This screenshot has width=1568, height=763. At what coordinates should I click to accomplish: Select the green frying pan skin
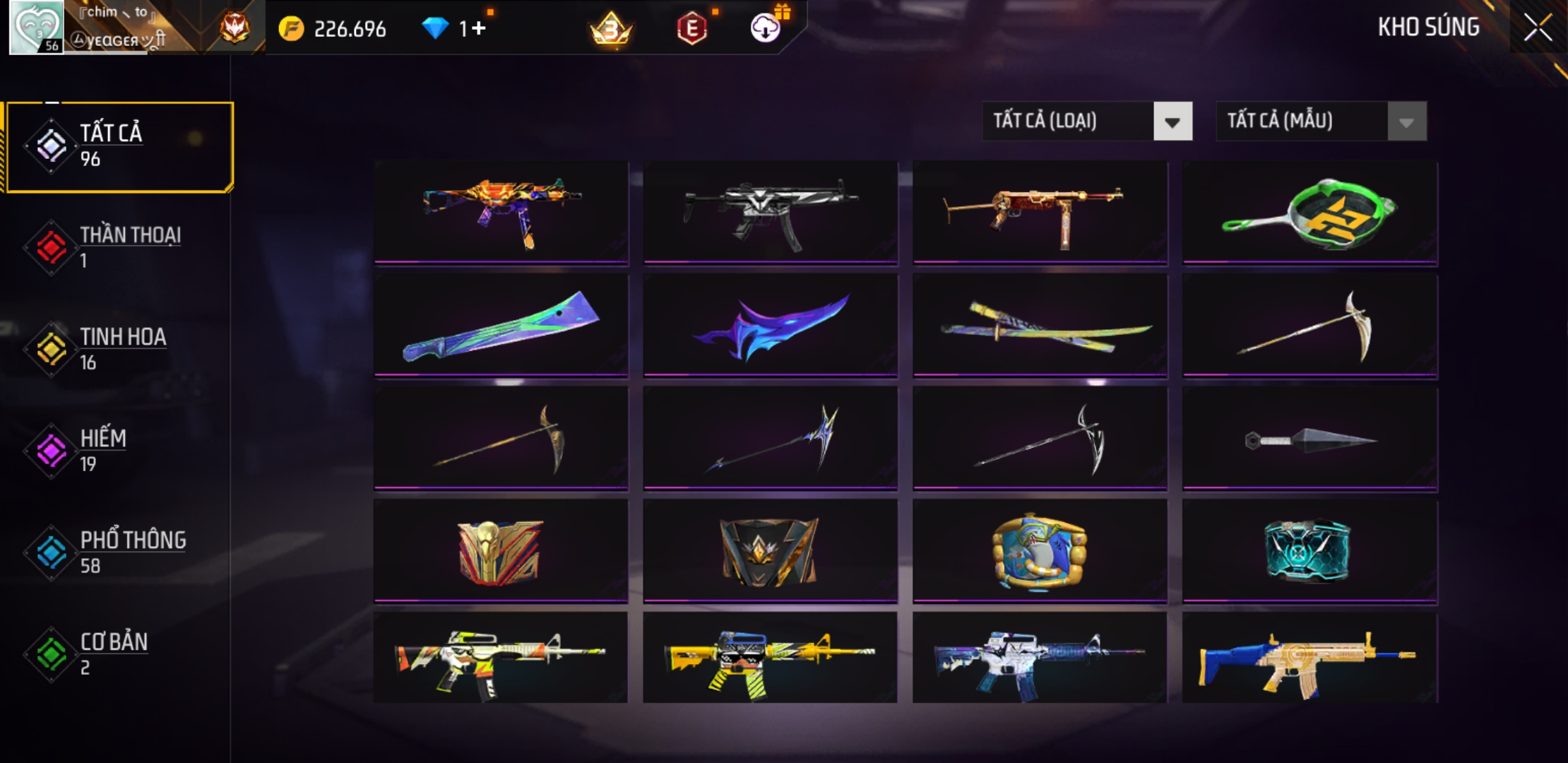click(x=1310, y=213)
